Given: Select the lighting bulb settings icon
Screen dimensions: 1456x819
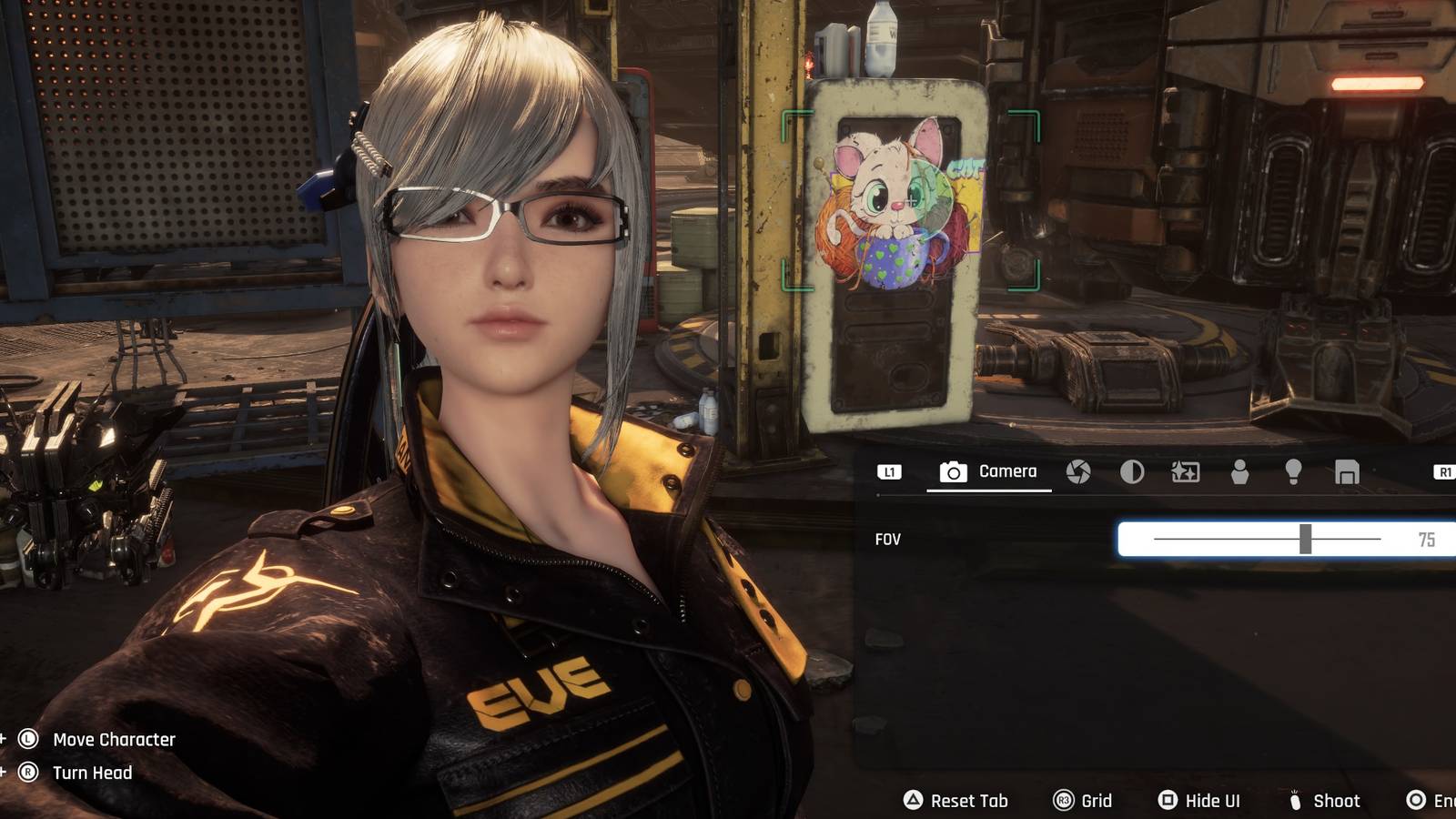Looking at the screenshot, I should tap(1294, 472).
